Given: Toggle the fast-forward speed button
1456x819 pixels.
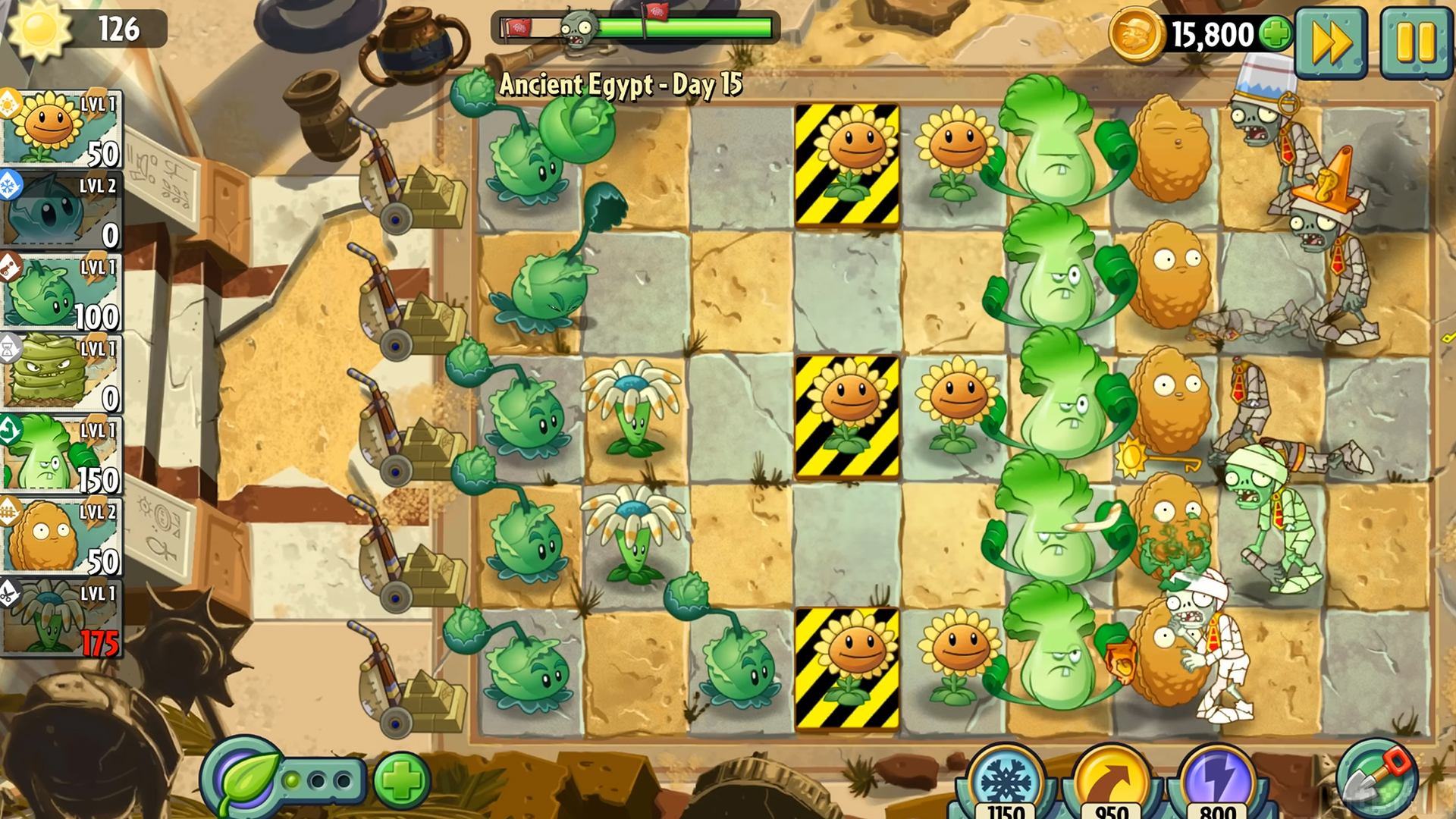Looking at the screenshot, I should point(1331,42).
